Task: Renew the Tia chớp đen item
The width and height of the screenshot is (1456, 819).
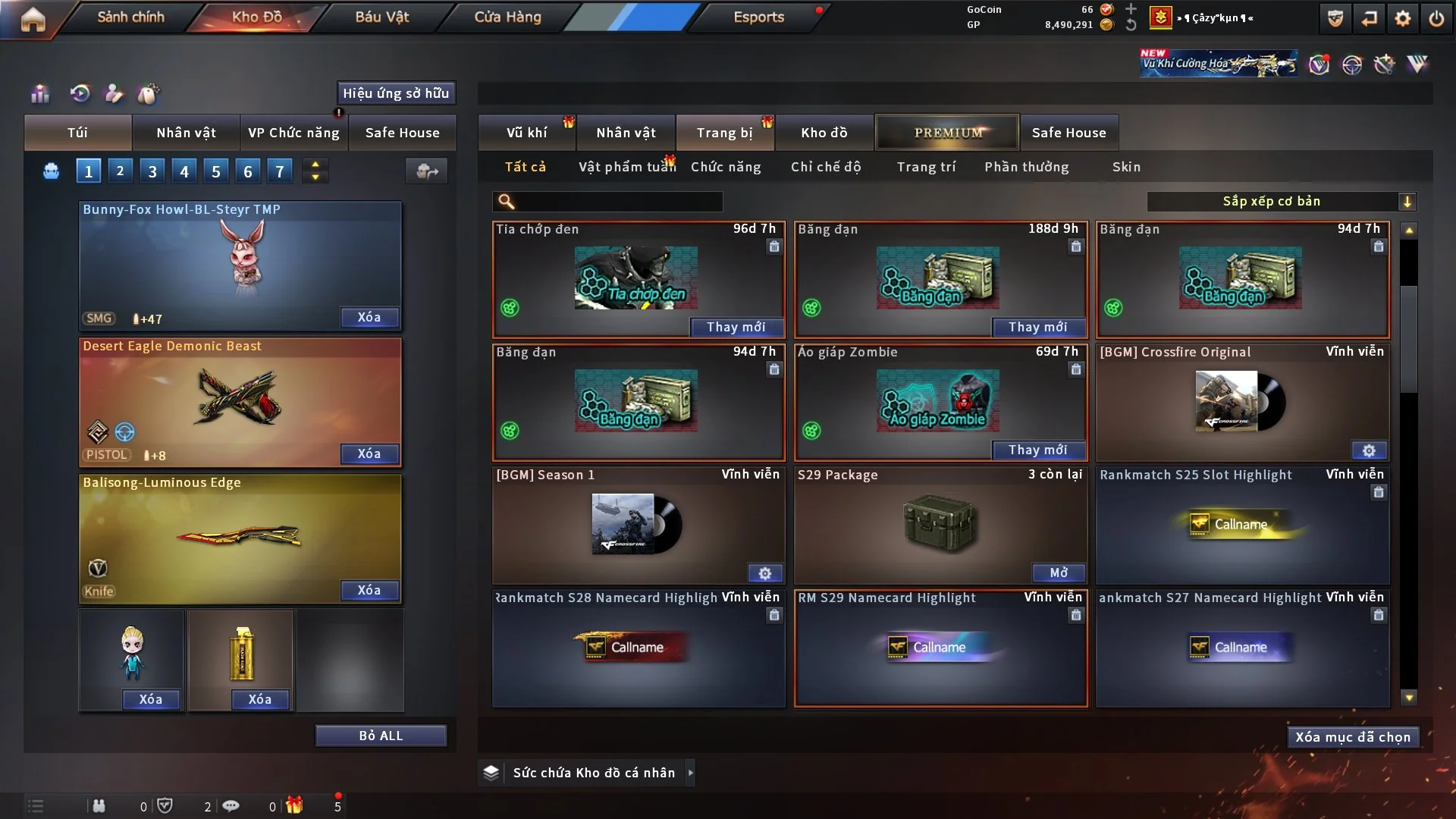Action: click(736, 327)
